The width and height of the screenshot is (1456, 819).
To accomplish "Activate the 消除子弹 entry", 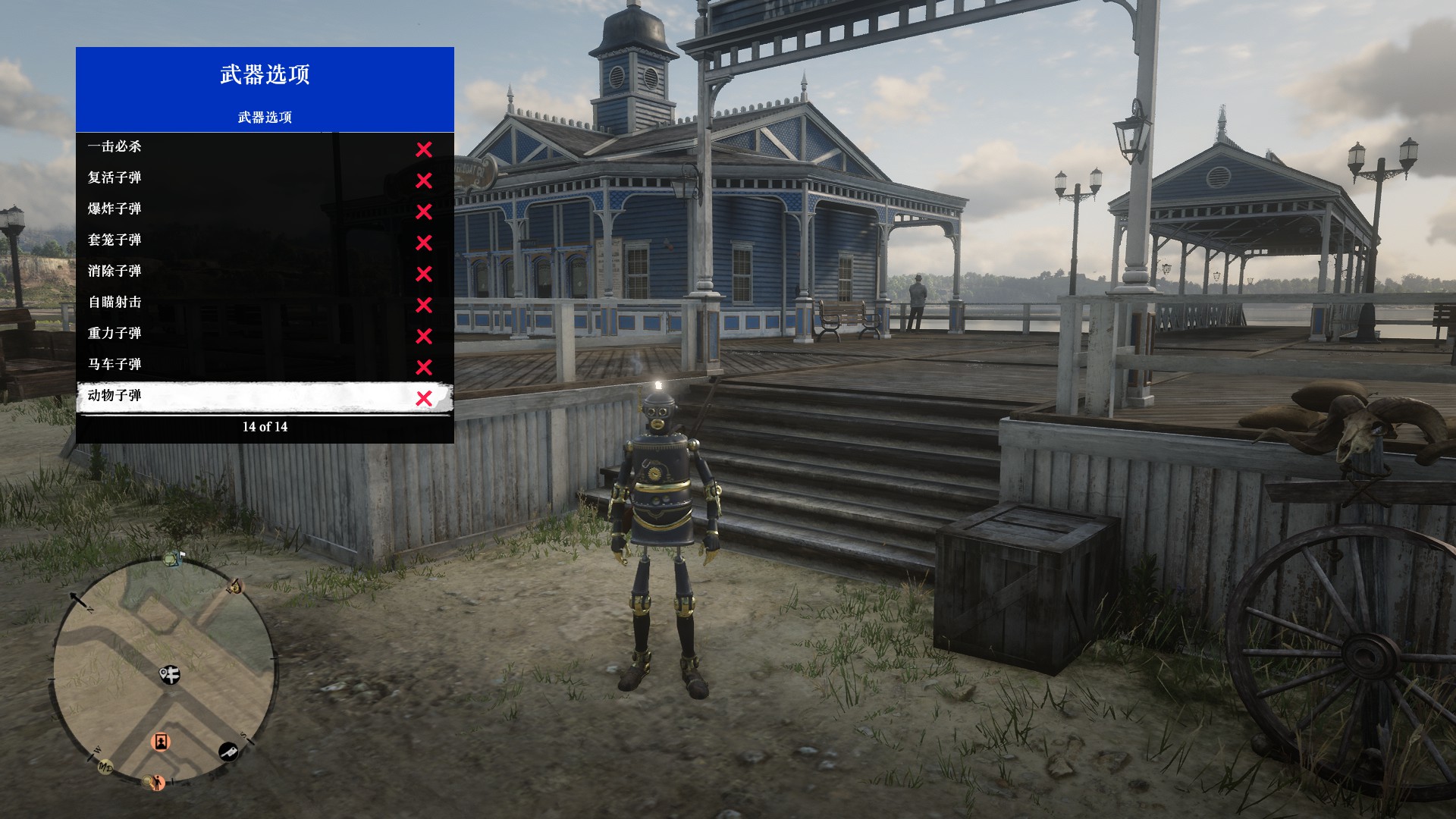I will 265,272.
